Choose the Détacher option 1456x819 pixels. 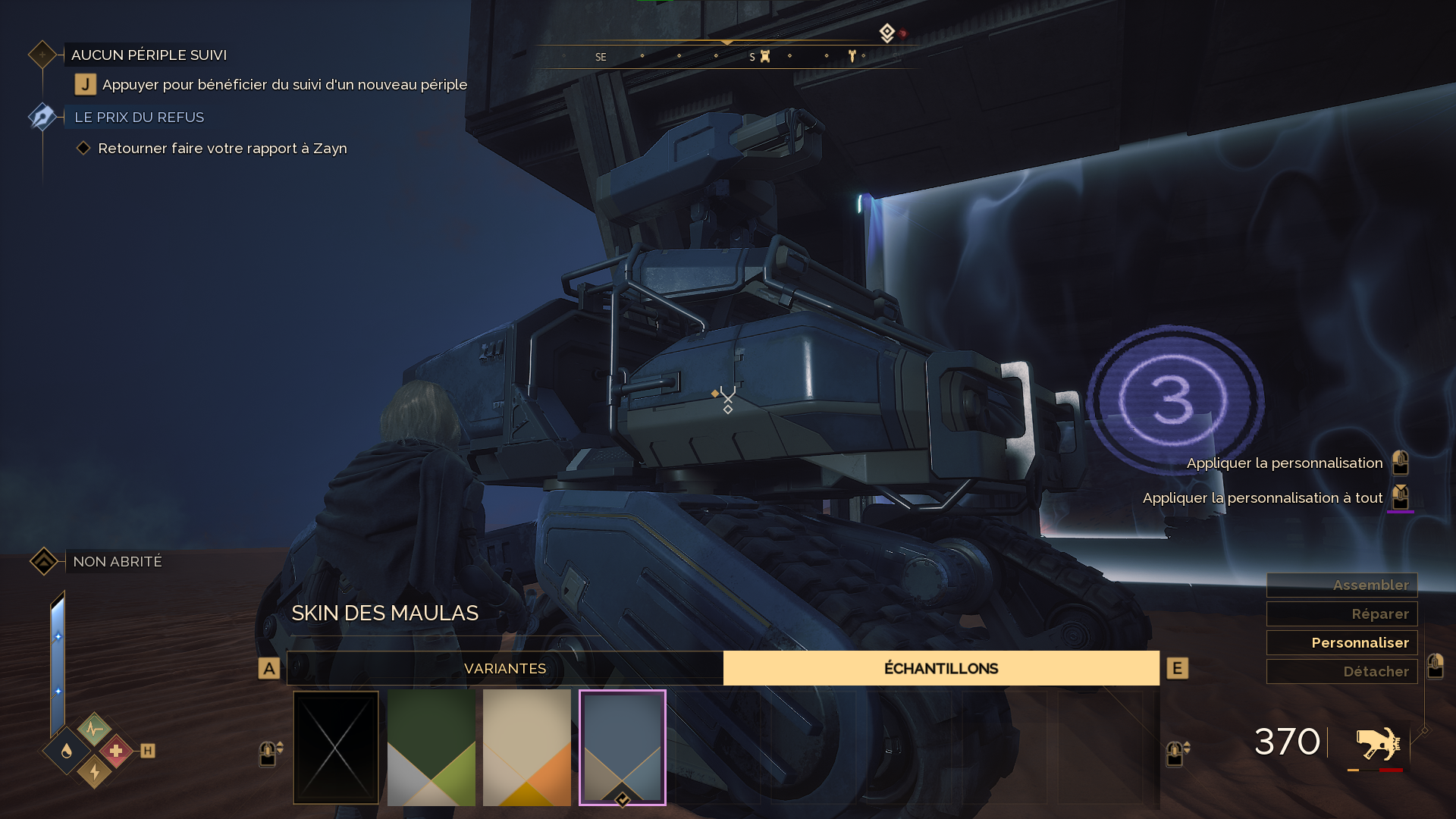coord(1341,671)
